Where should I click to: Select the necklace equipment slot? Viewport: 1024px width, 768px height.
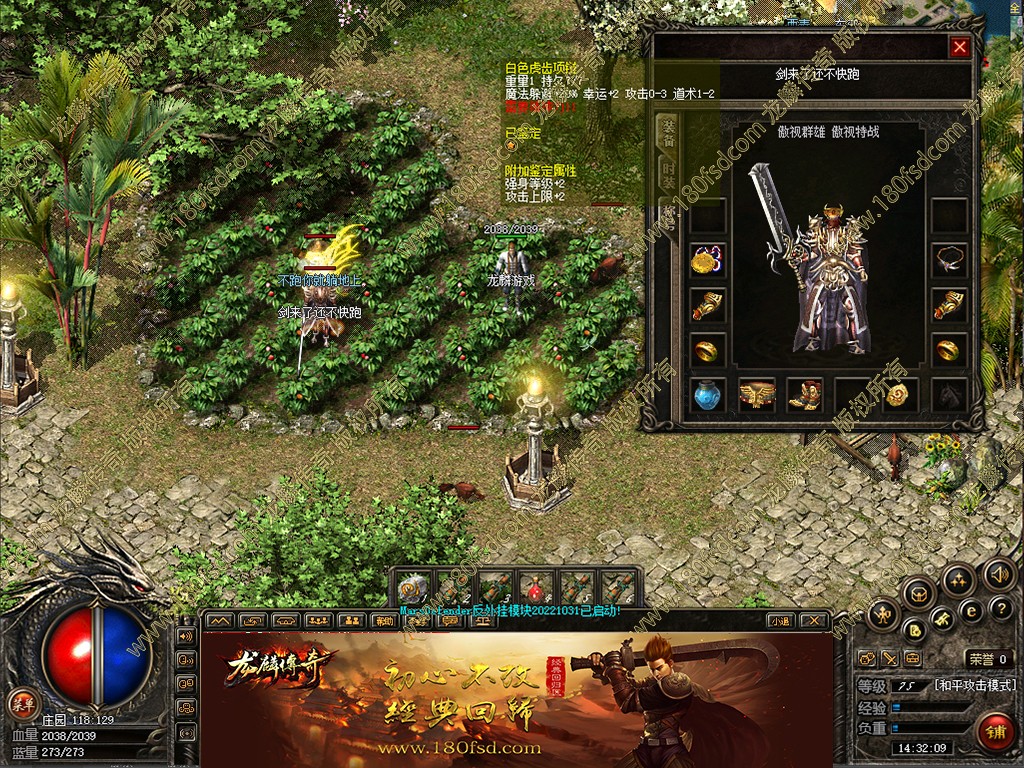(948, 260)
